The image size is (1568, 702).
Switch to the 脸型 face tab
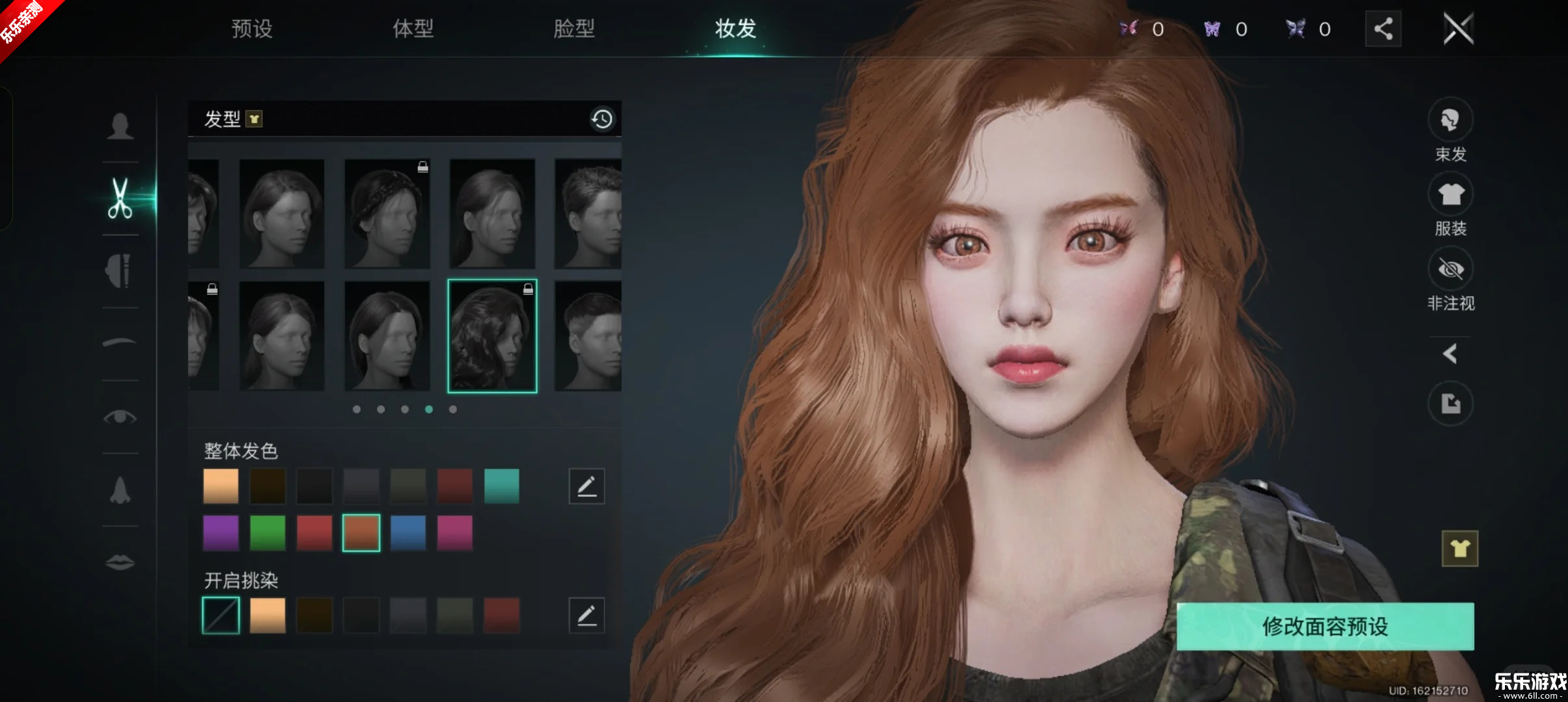(x=575, y=29)
